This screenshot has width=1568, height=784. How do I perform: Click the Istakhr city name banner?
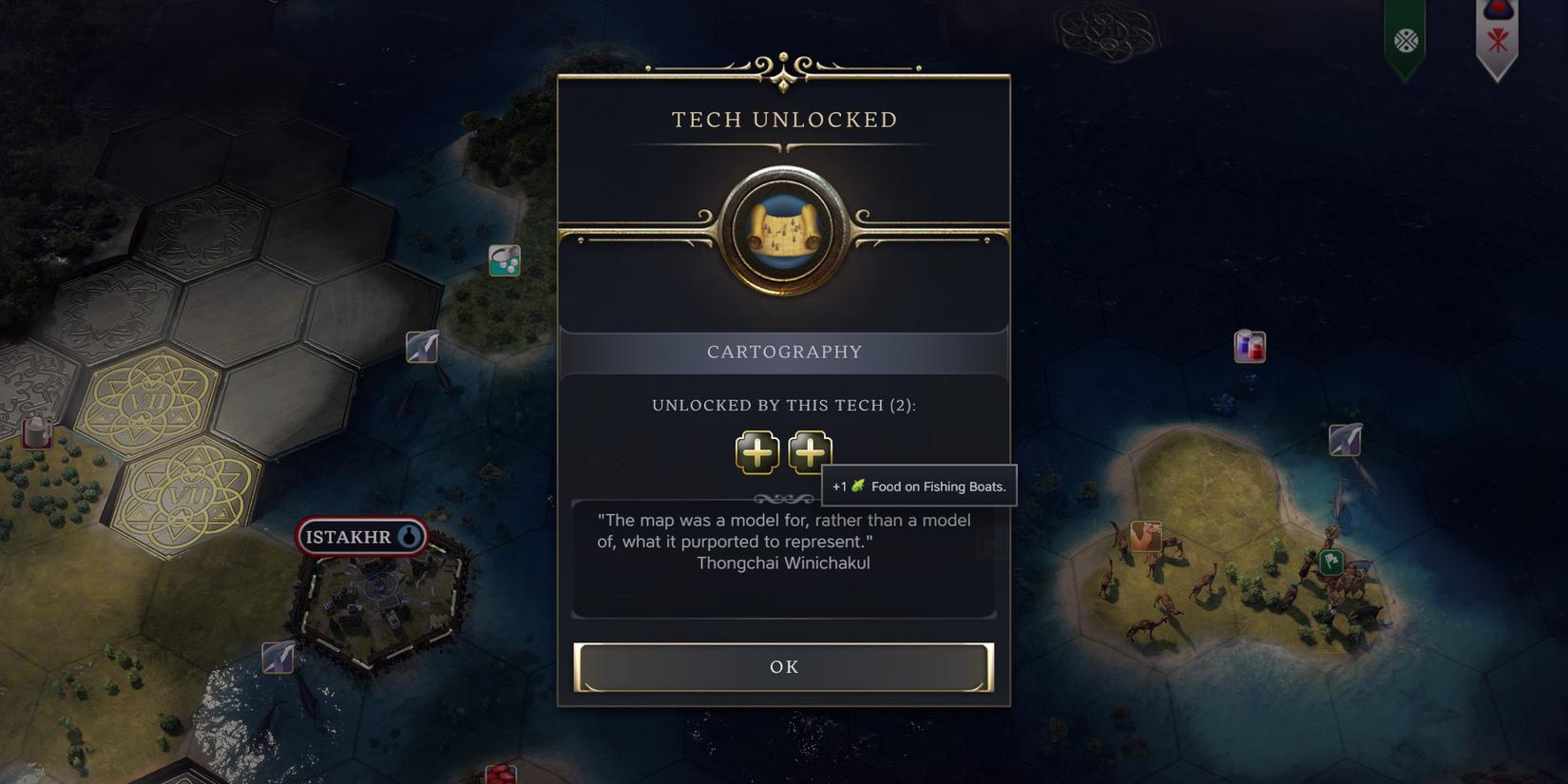tap(361, 536)
